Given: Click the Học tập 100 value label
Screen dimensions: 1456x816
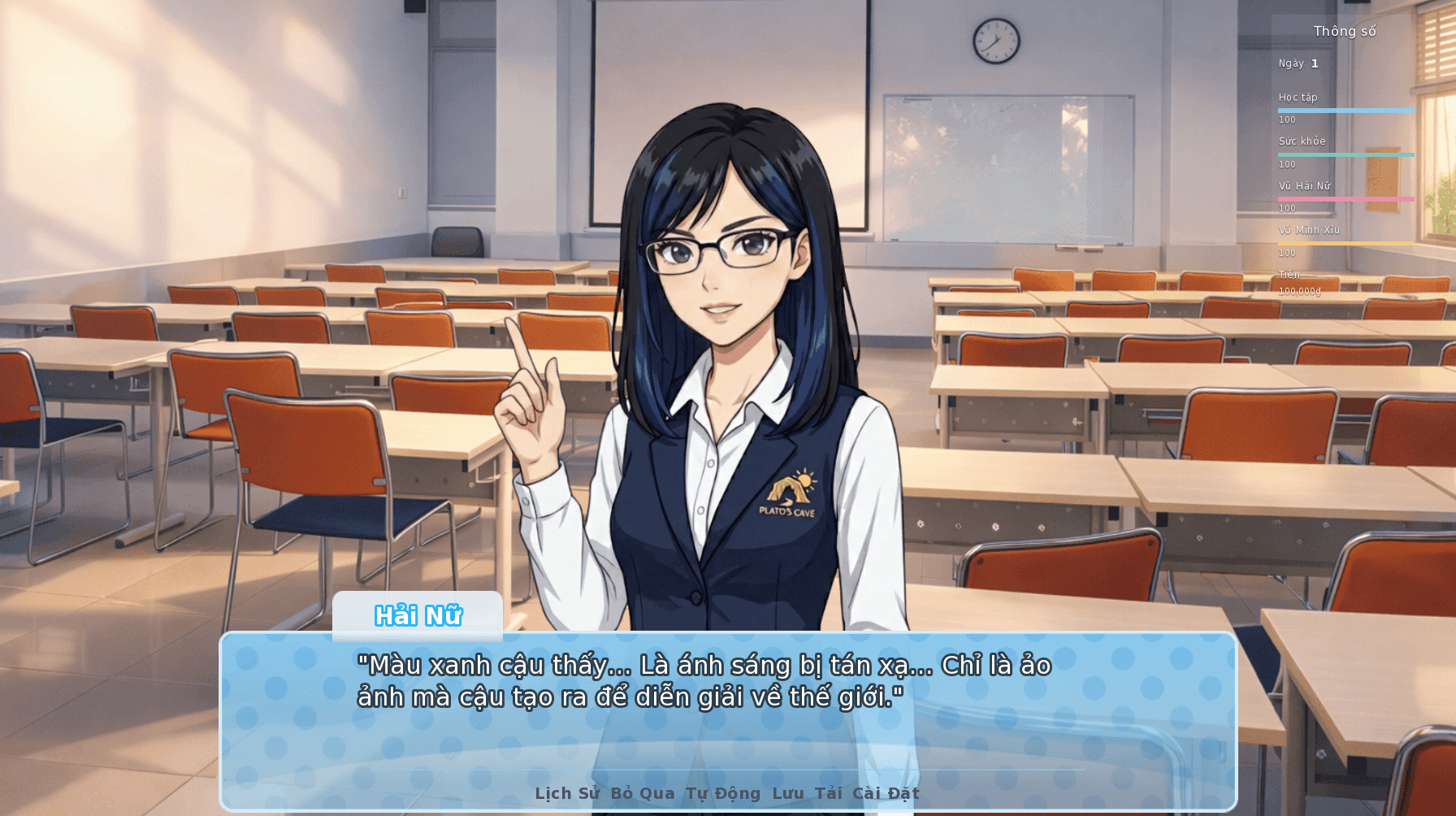Looking at the screenshot, I should [1289, 119].
